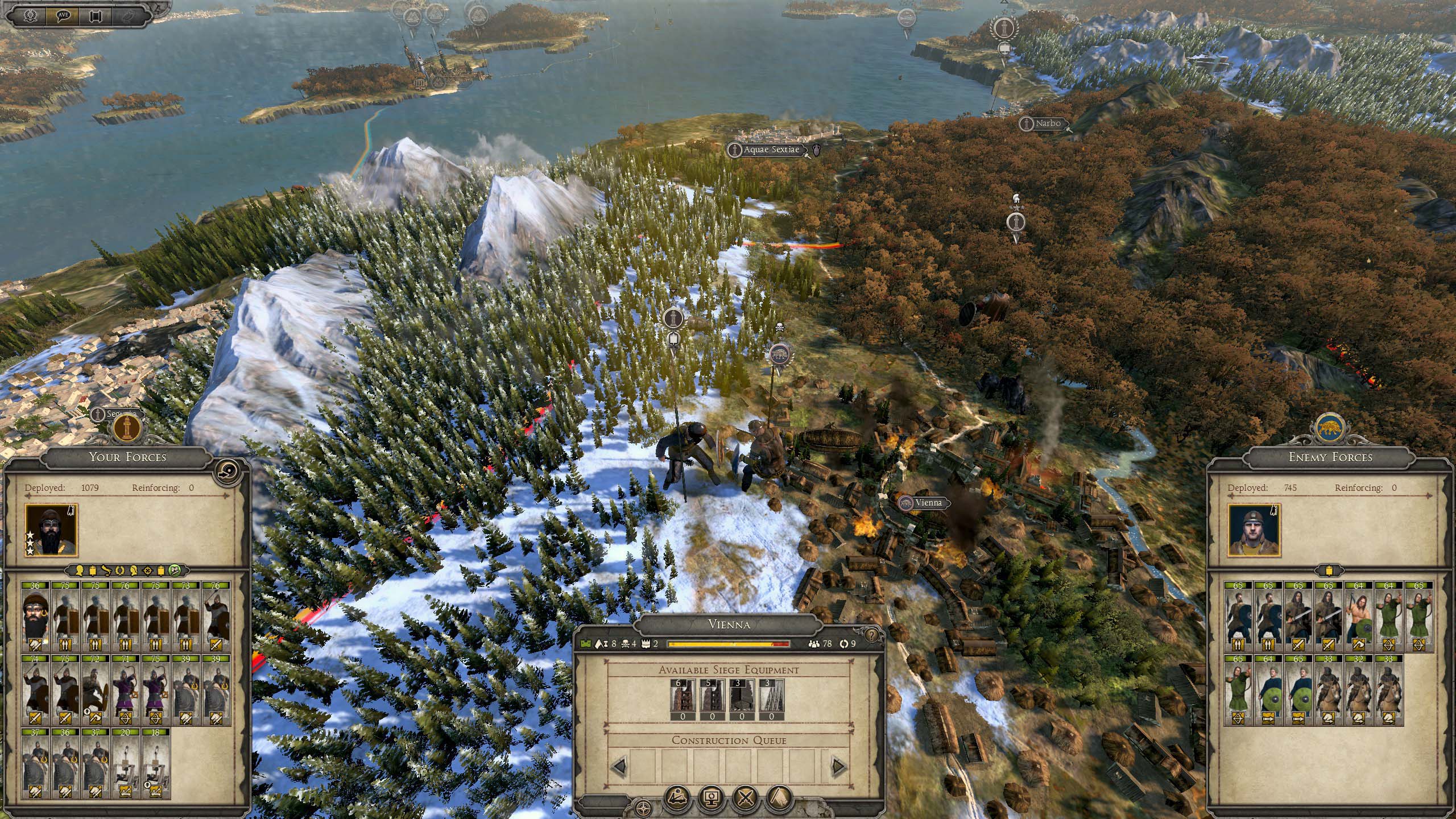
Task: Click the construction queue left arrow
Action: coord(619,766)
